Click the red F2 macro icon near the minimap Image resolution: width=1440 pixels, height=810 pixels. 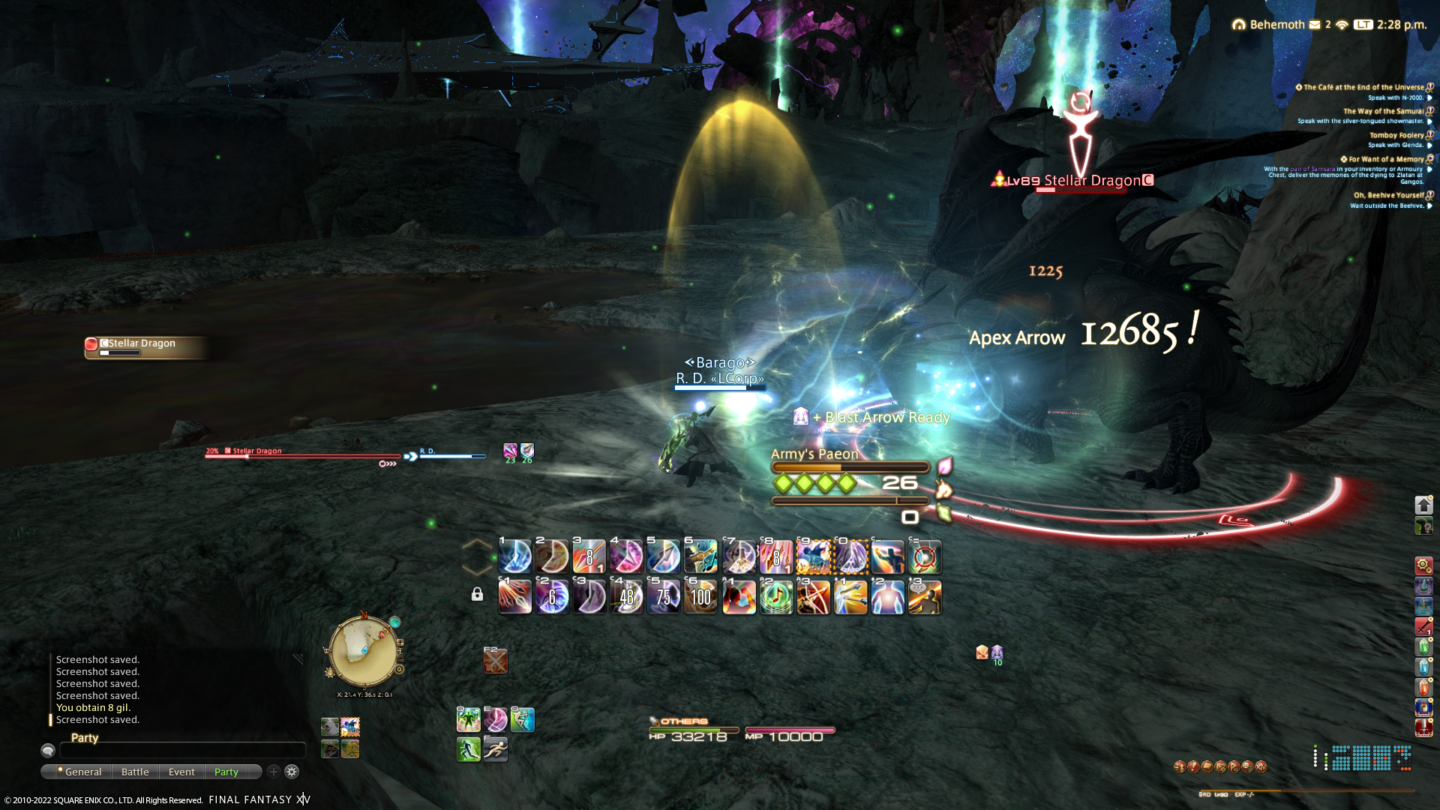click(x=495, y=661)
